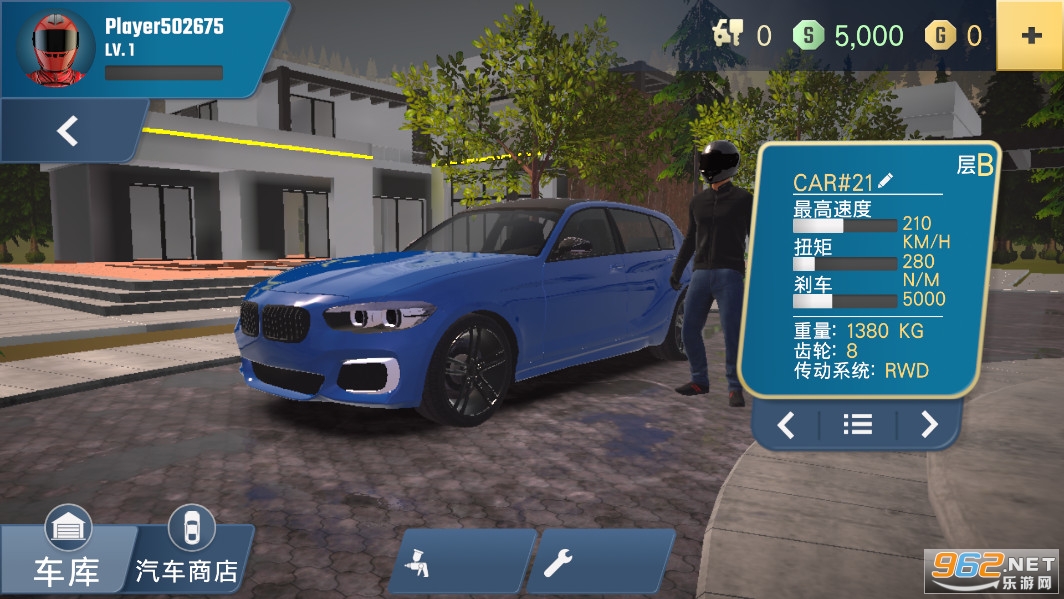
Task: Switch to the 车库 garage tab
Action: coord(67,558)
